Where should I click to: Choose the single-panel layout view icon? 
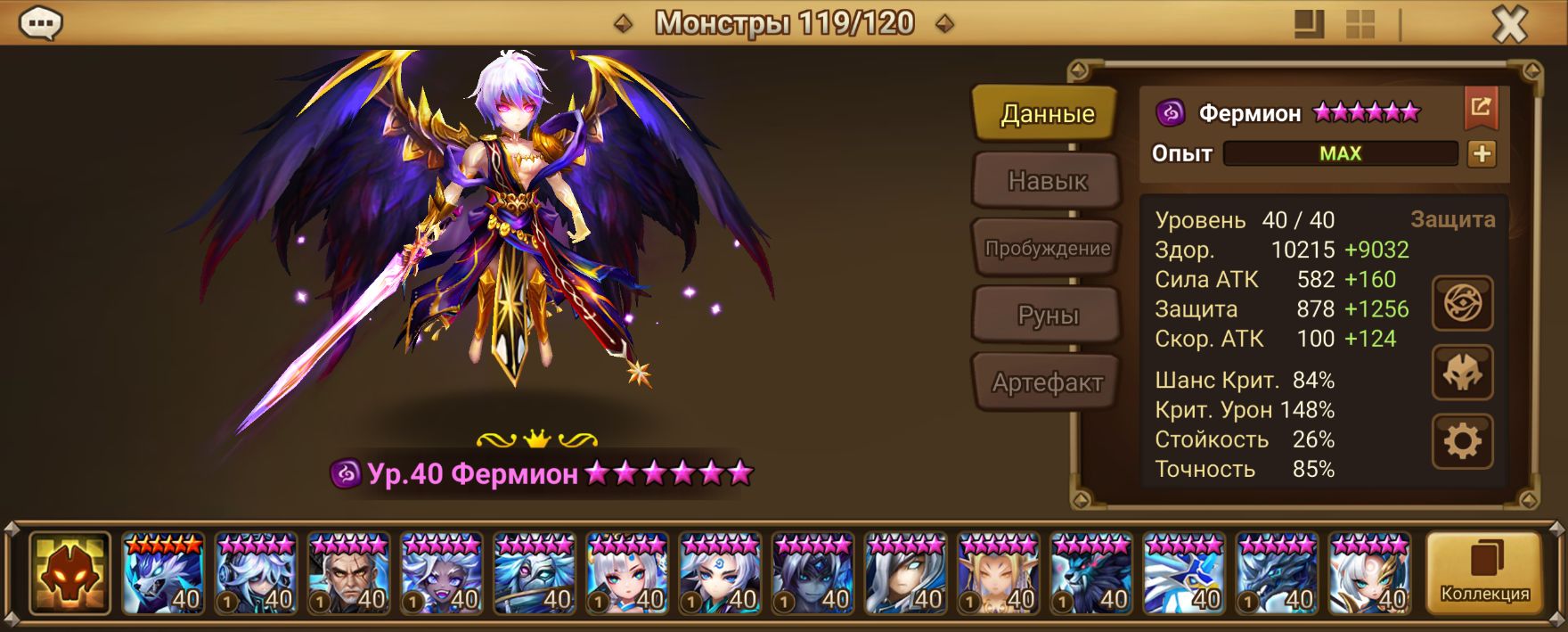1309,25
